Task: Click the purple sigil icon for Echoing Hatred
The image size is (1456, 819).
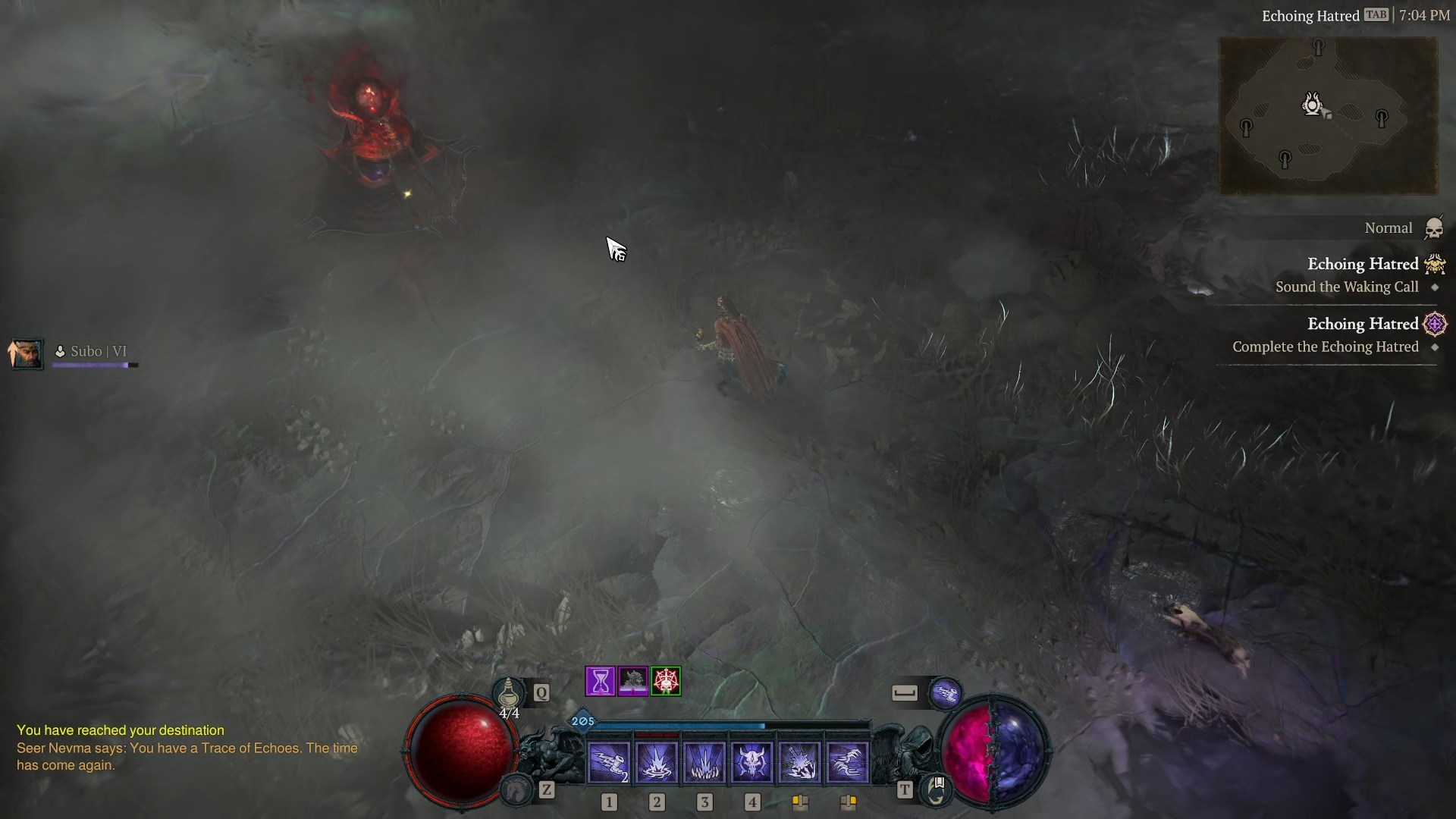Action: point(1435,324)
